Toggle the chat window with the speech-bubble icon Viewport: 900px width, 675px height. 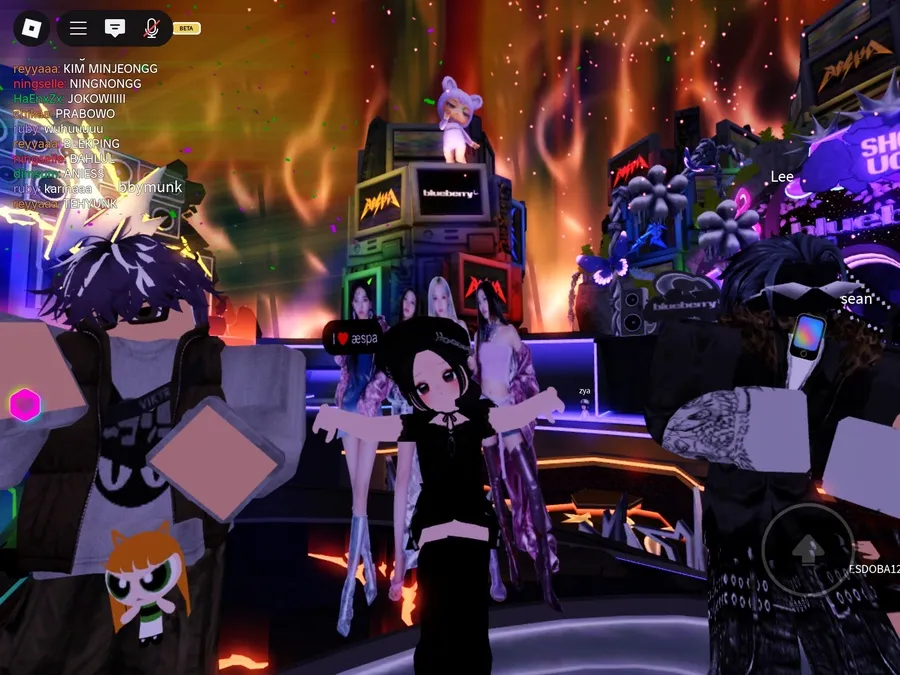pos(115,28)
